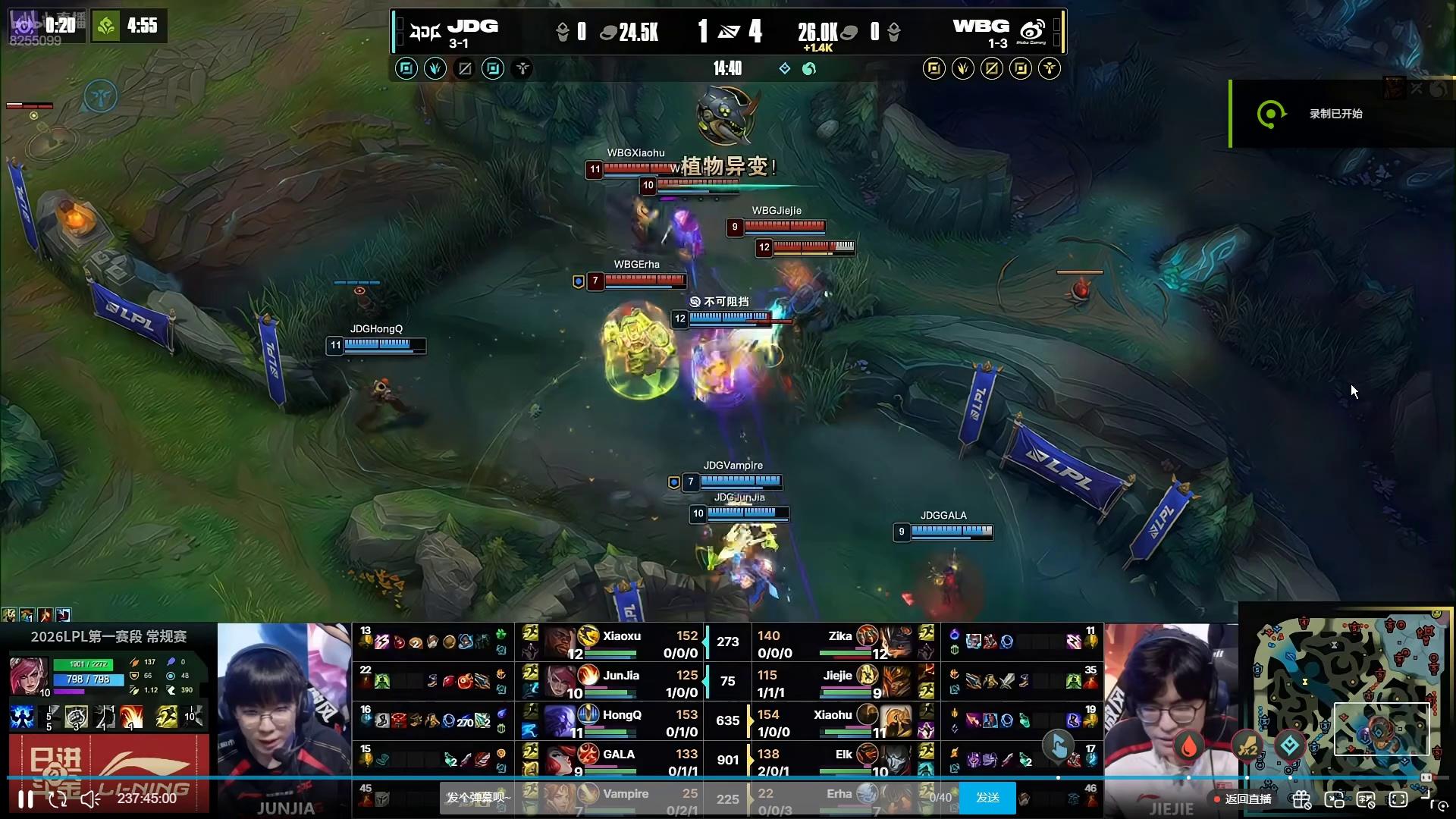Screen dimensions: 1456x819
Task: Jump to the teal diamond objective marker
Action: click(1289, 746)
